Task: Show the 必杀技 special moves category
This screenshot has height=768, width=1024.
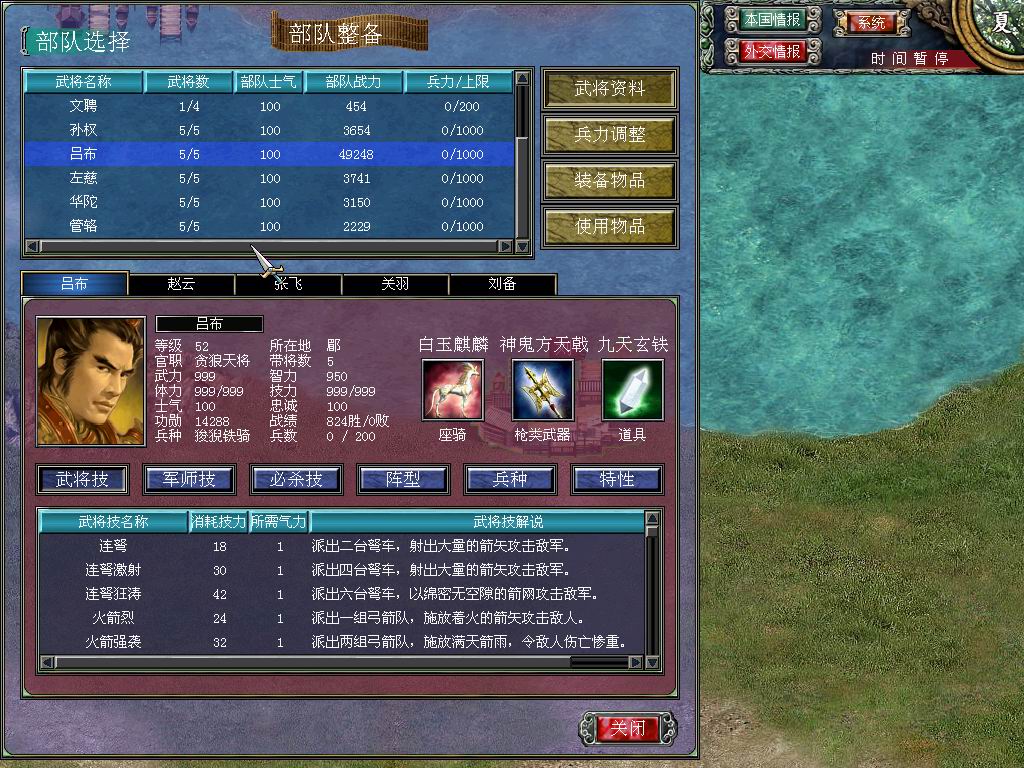Action: (296, 480)
